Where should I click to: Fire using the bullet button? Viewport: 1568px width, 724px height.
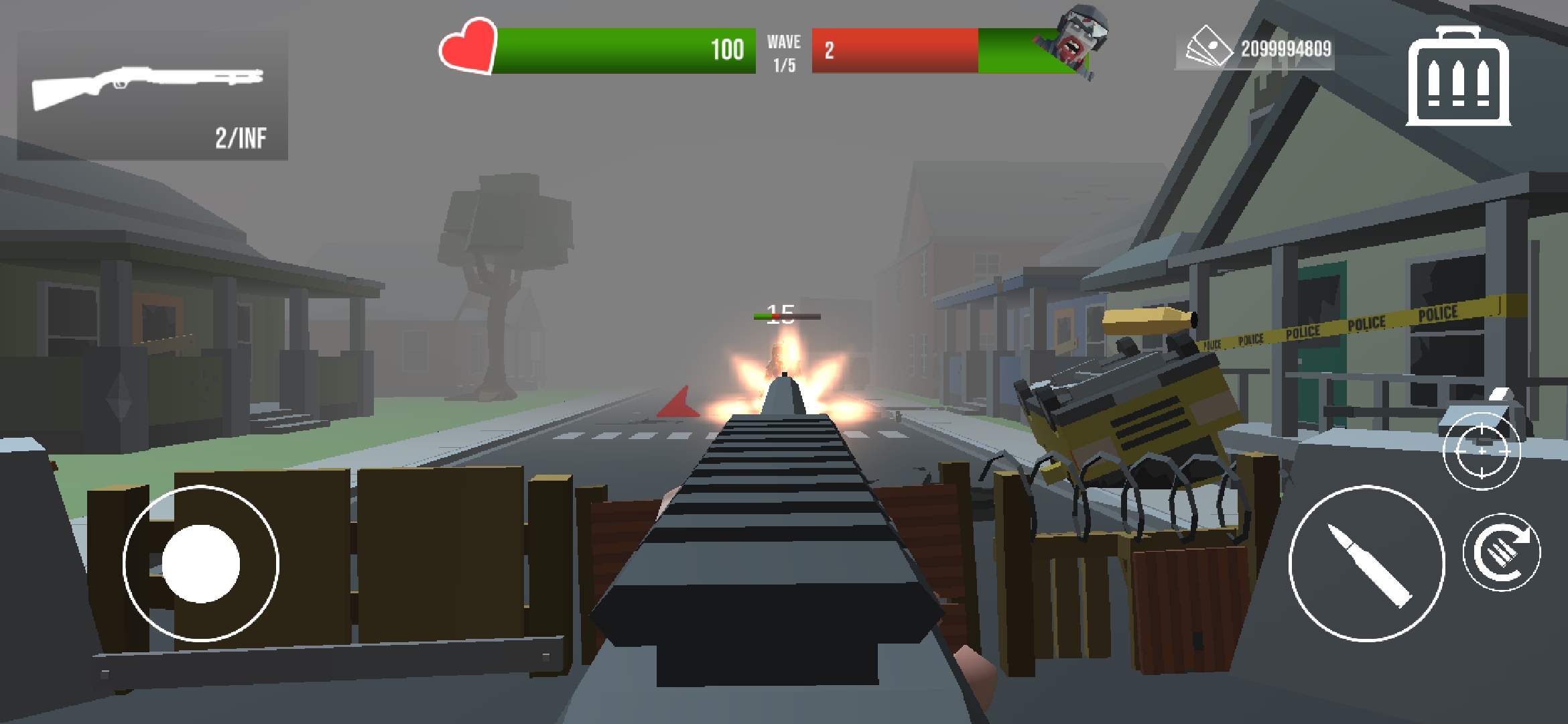pos(1366,563)
